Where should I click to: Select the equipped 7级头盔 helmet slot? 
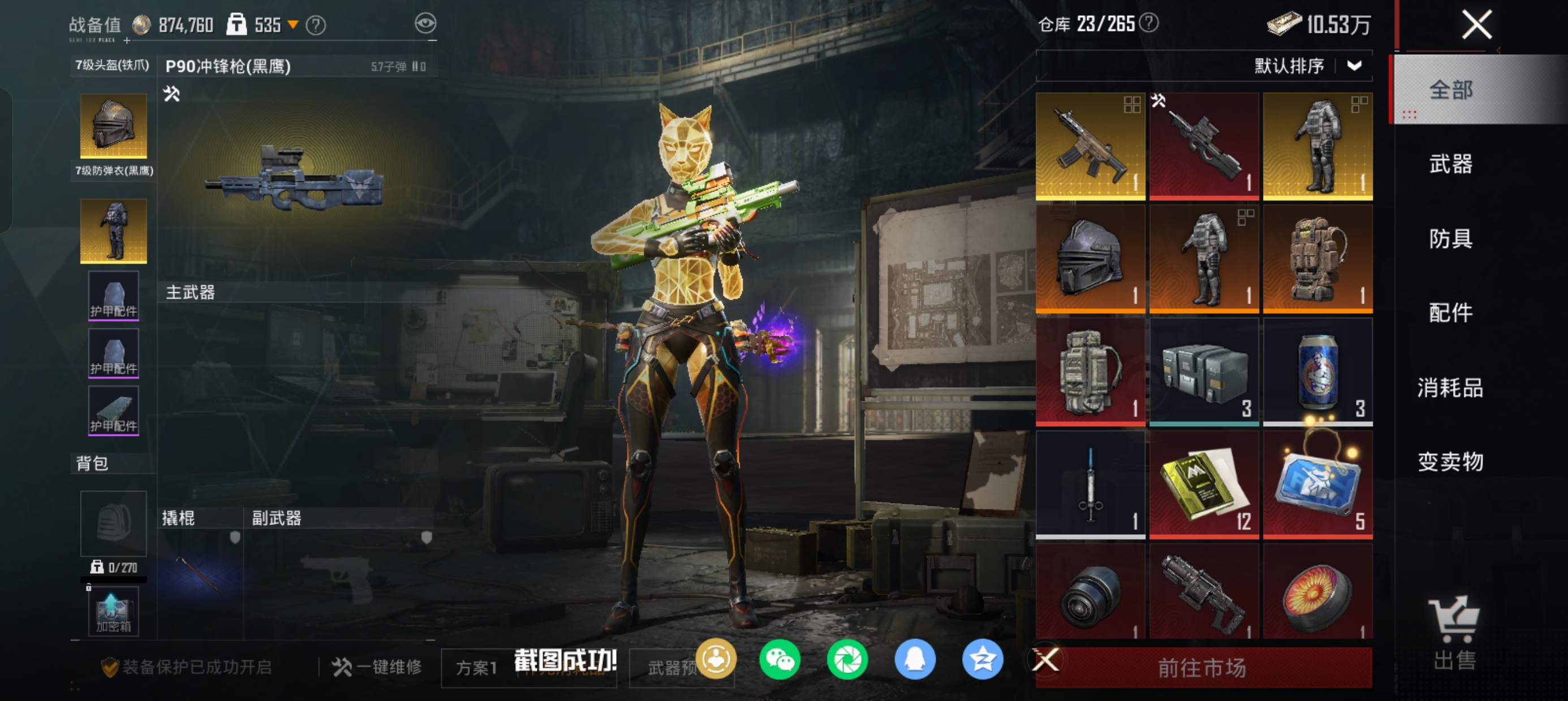click(x=113, y=126)
